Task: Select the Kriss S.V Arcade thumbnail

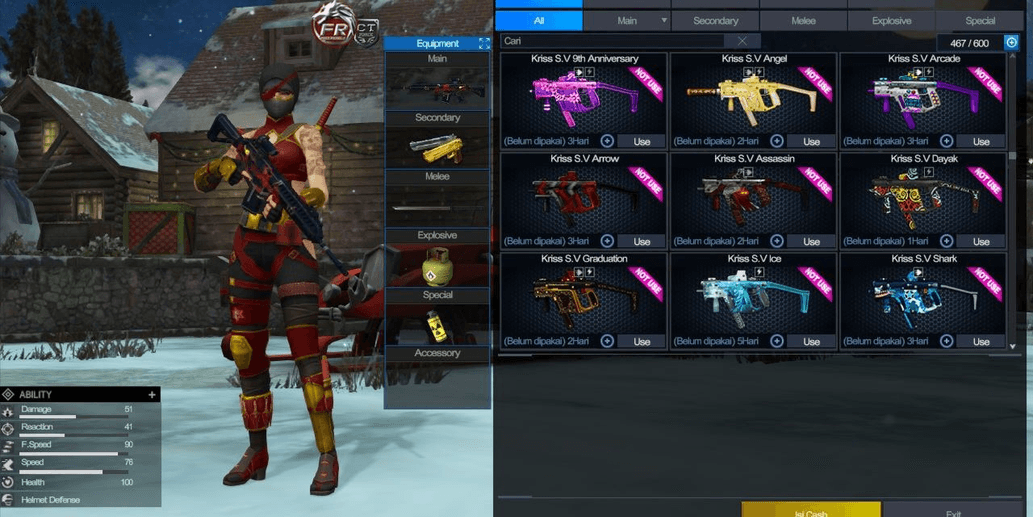Action: [923, 97]
